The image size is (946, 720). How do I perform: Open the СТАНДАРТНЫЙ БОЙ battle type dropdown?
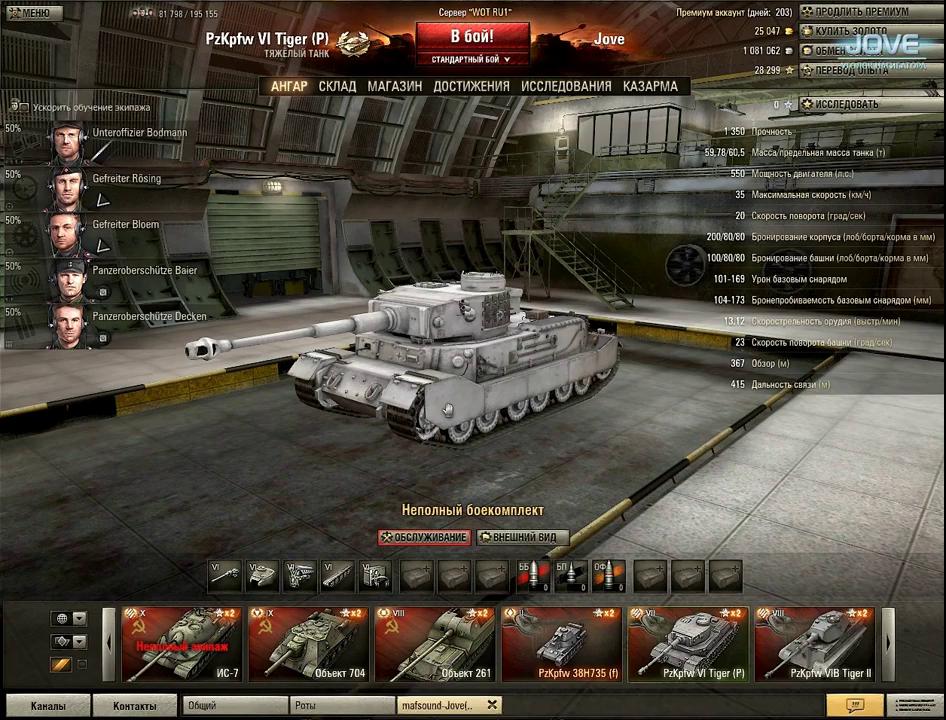pyautogui.click(x=471, y=60)
